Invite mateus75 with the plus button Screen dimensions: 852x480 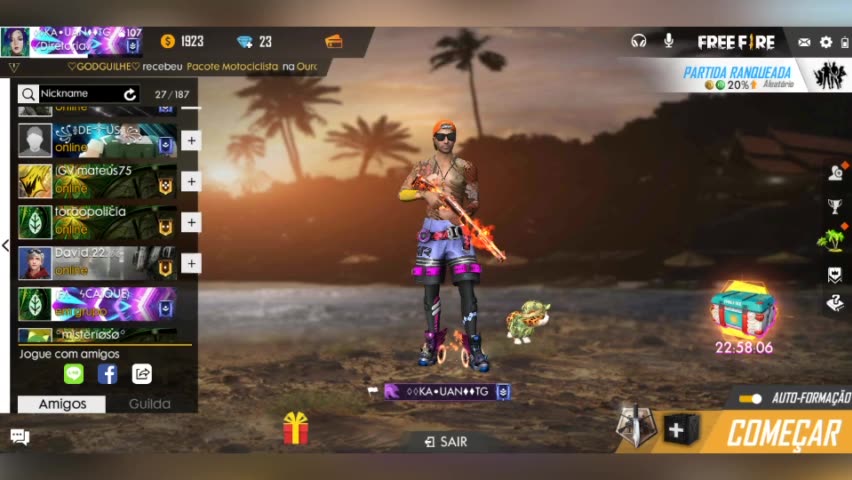191,181
